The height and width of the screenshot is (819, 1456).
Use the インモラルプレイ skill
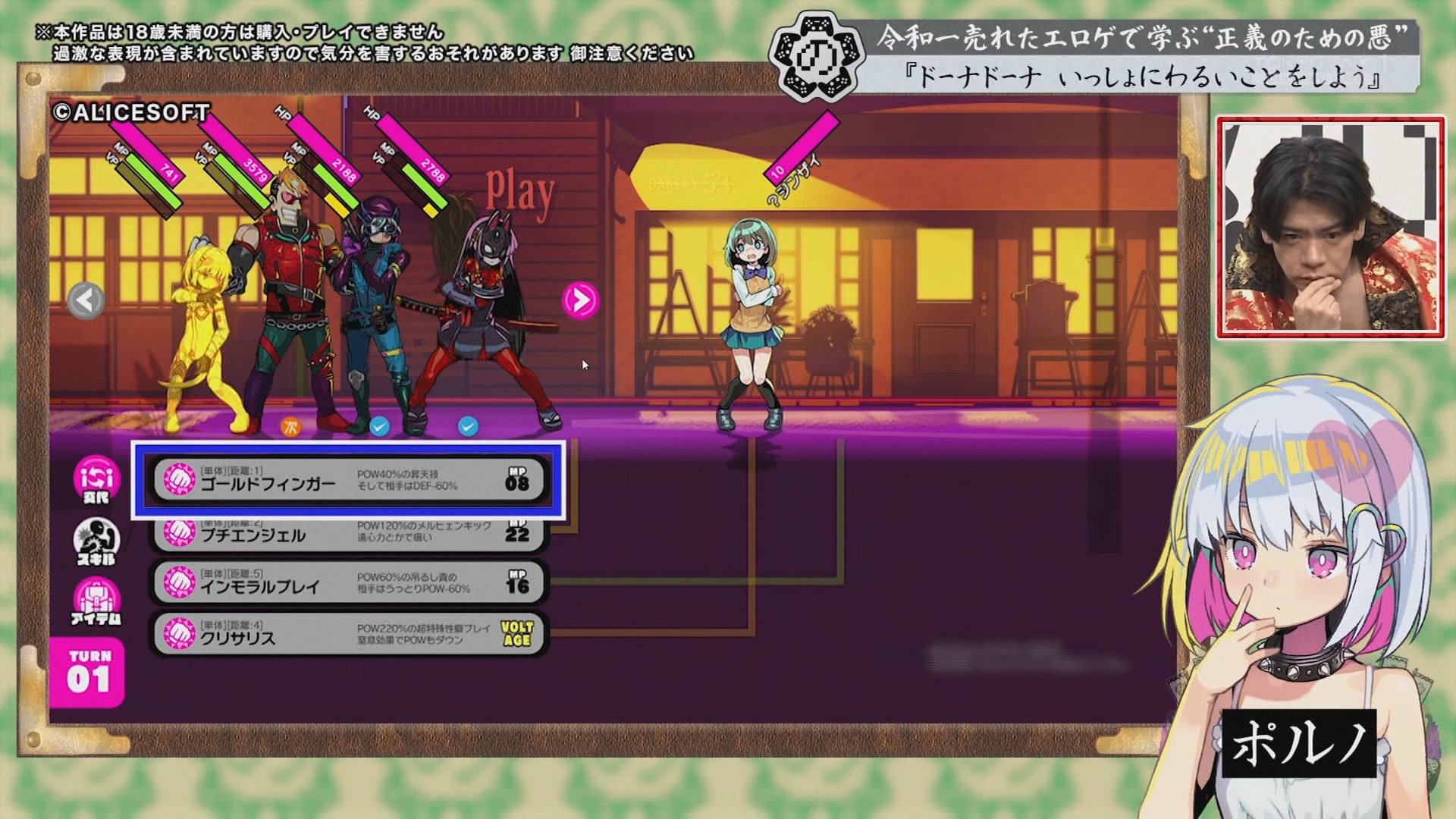tap(348, 583)
